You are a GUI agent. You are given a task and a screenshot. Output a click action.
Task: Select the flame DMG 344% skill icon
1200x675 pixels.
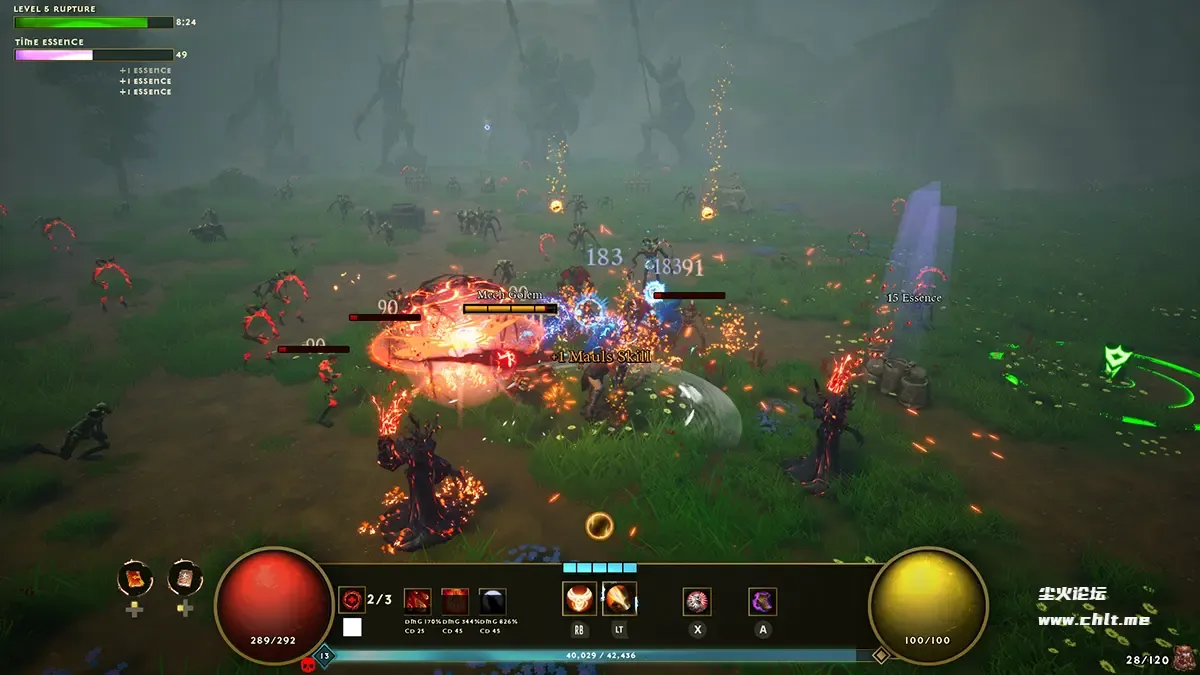pos(455,602)
